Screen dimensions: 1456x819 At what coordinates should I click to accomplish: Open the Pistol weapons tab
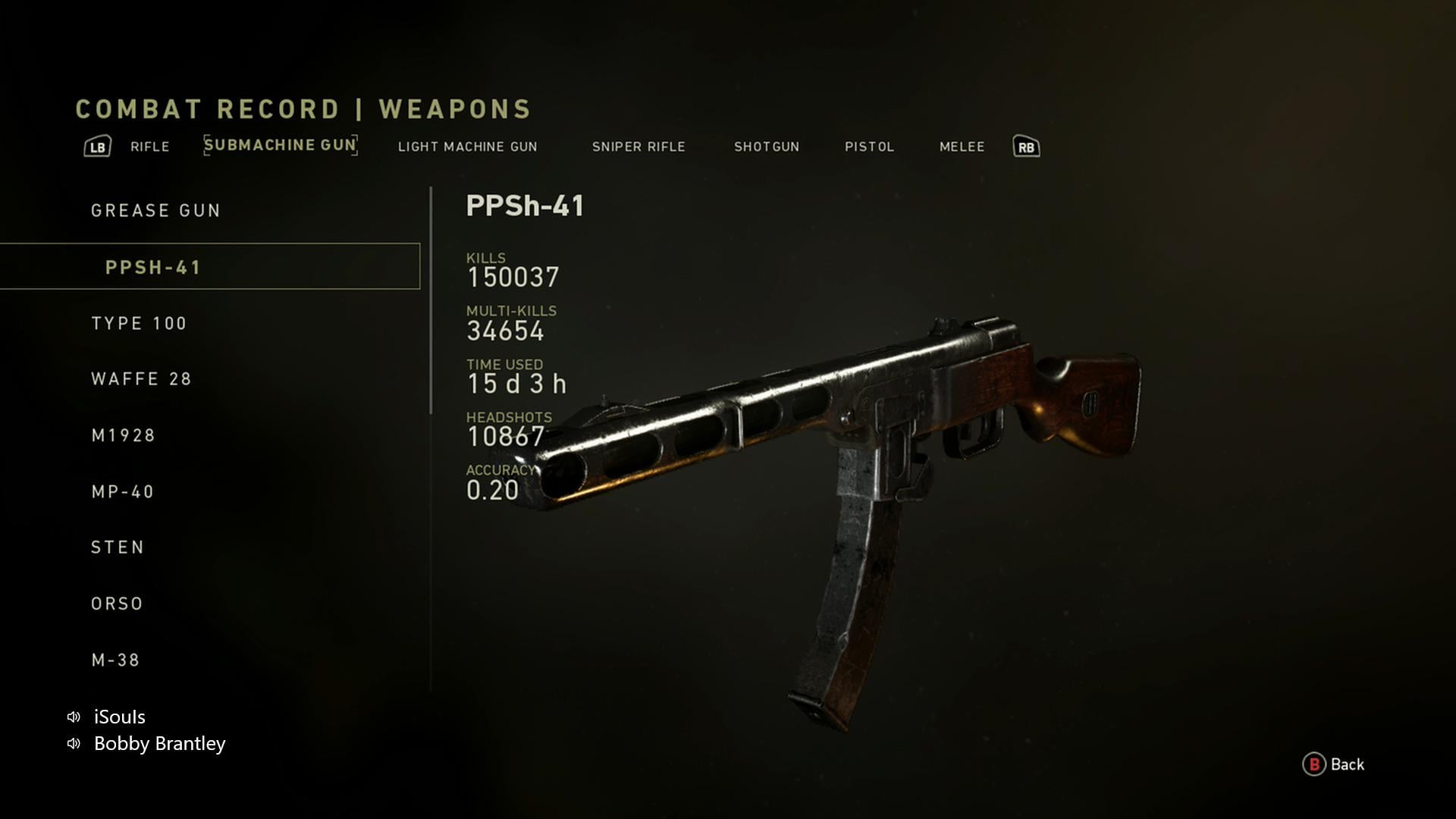(x=869, y=147)
